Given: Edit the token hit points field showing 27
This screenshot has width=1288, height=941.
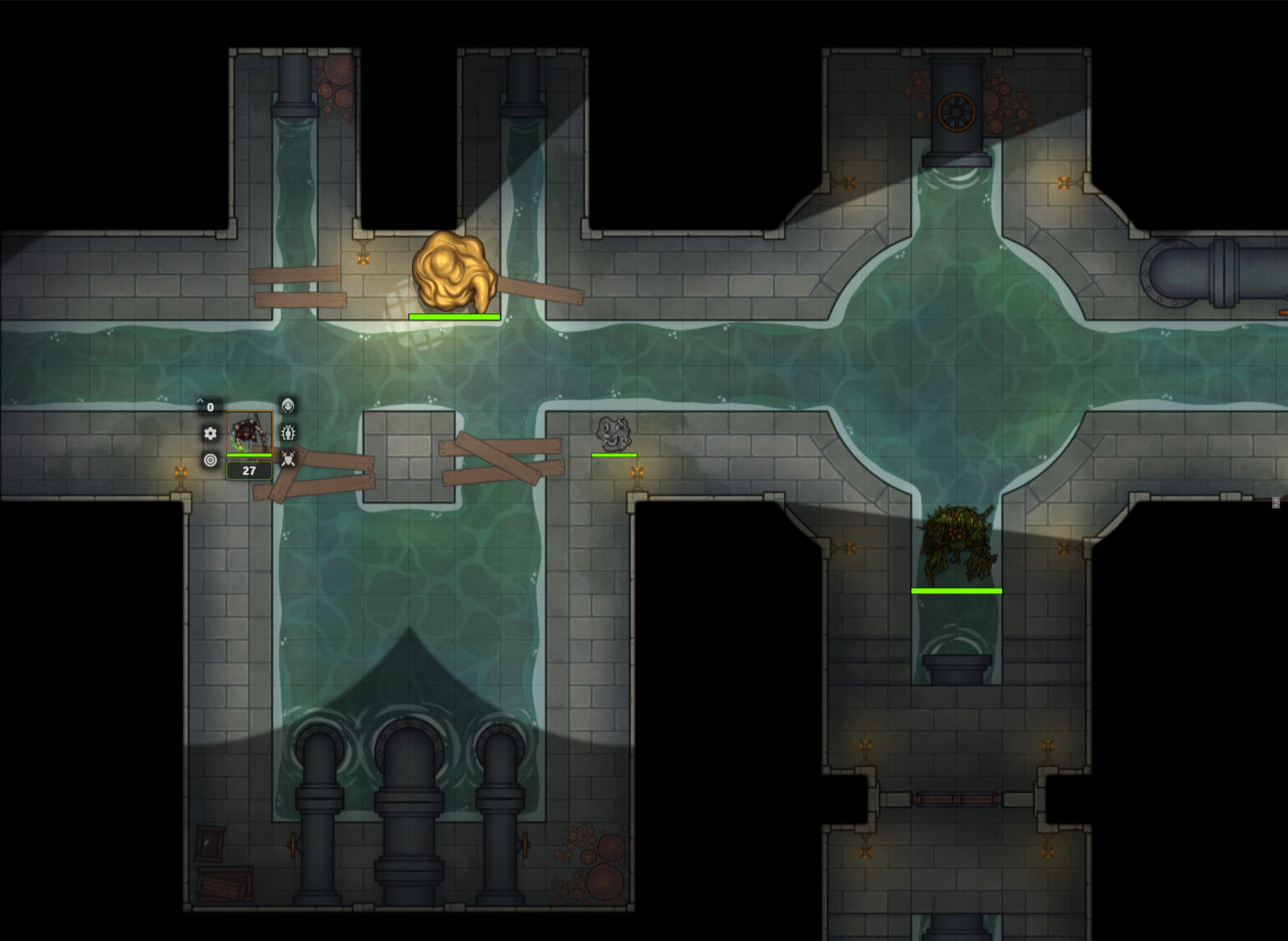Looking at the screenshot, I should point(249,470).
